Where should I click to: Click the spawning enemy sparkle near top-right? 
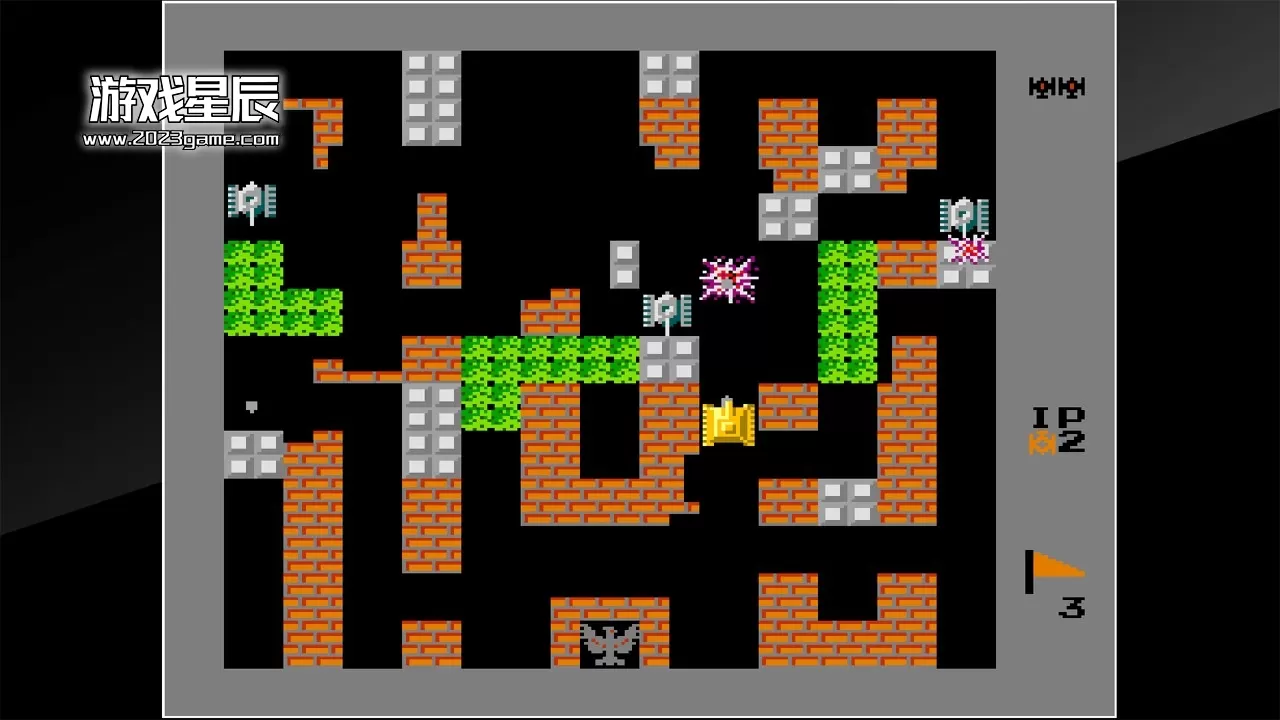[966, 252]
